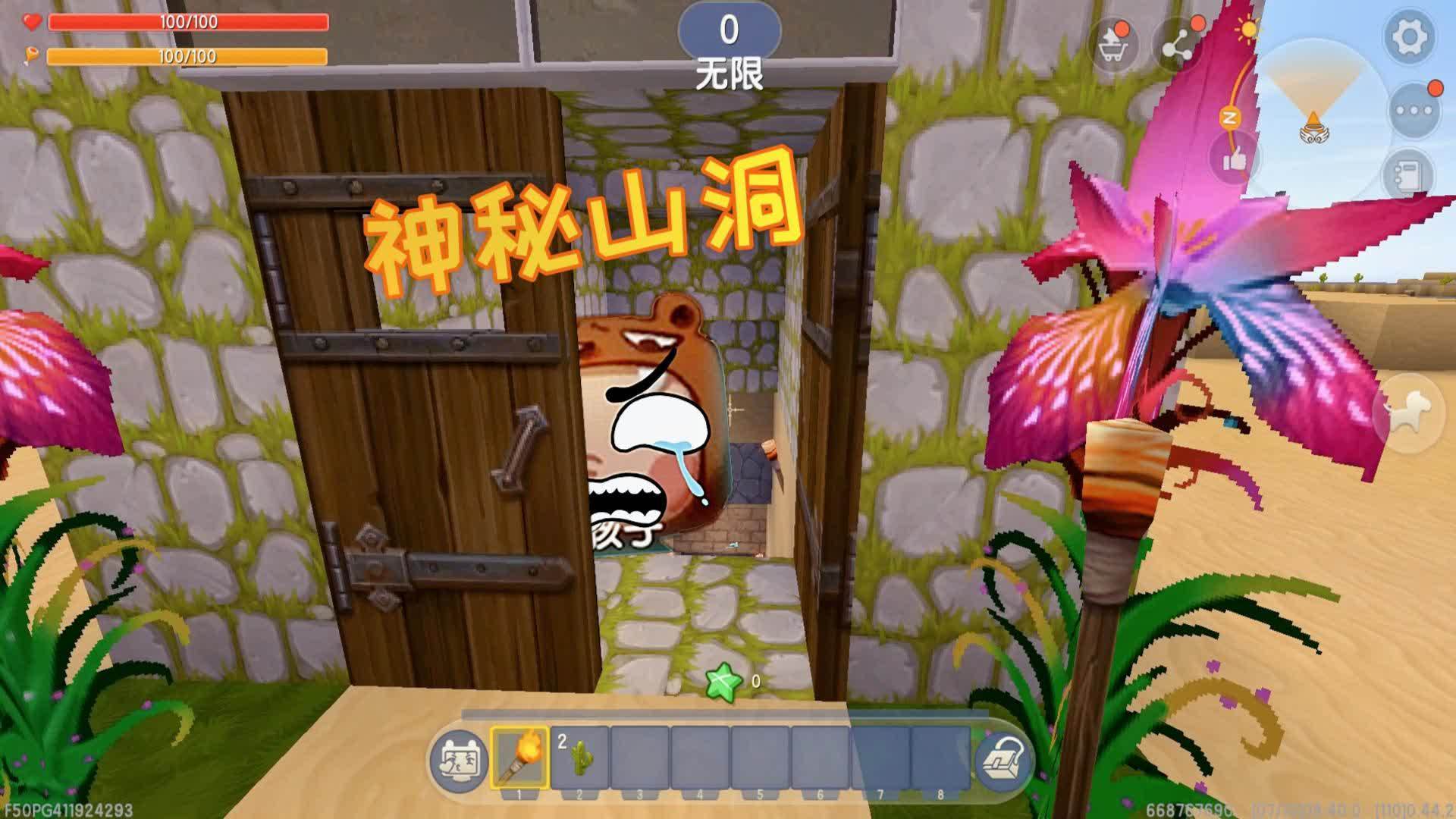
Task: Tap the red 100/100 health bar
Action: 188,24
